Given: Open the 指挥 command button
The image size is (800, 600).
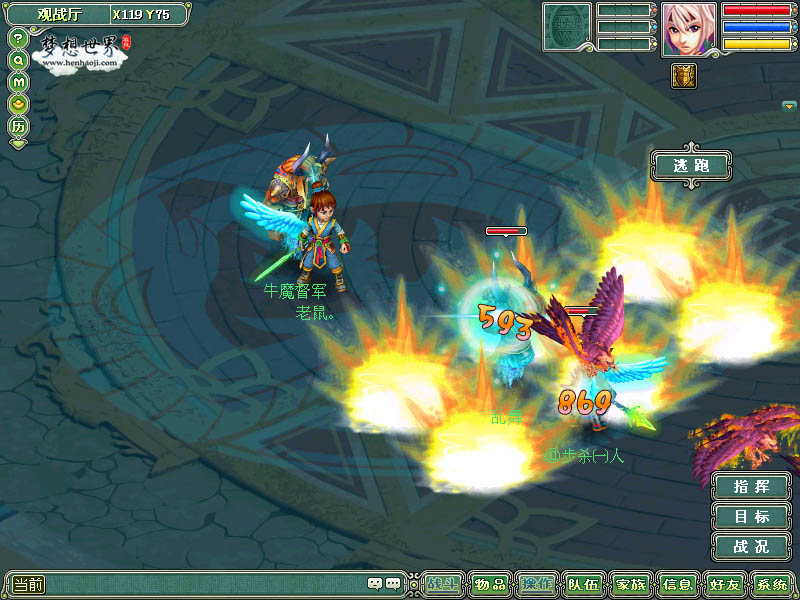Looking at the screenshot, I should (x=751, y=487).
